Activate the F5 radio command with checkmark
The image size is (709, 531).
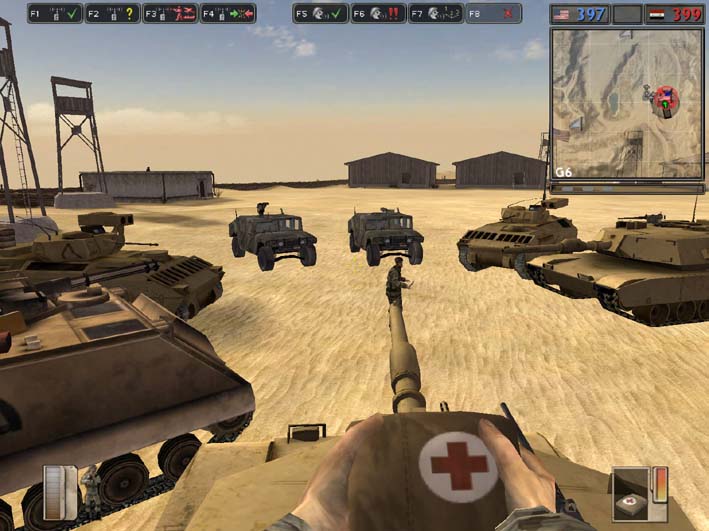point(320,14)
